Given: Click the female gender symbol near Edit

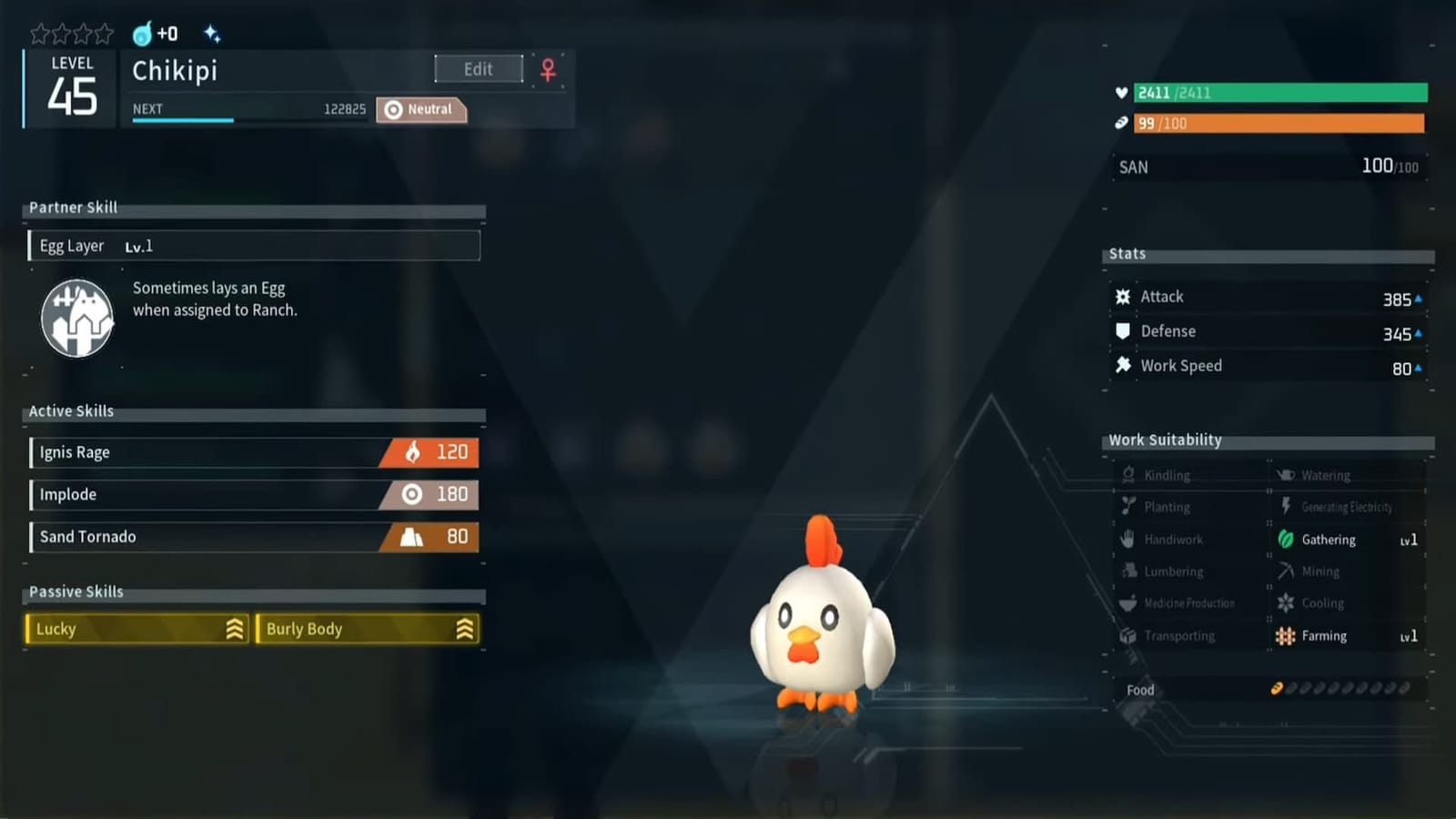Looking at the screenshot, I should (x=547, y=69).
